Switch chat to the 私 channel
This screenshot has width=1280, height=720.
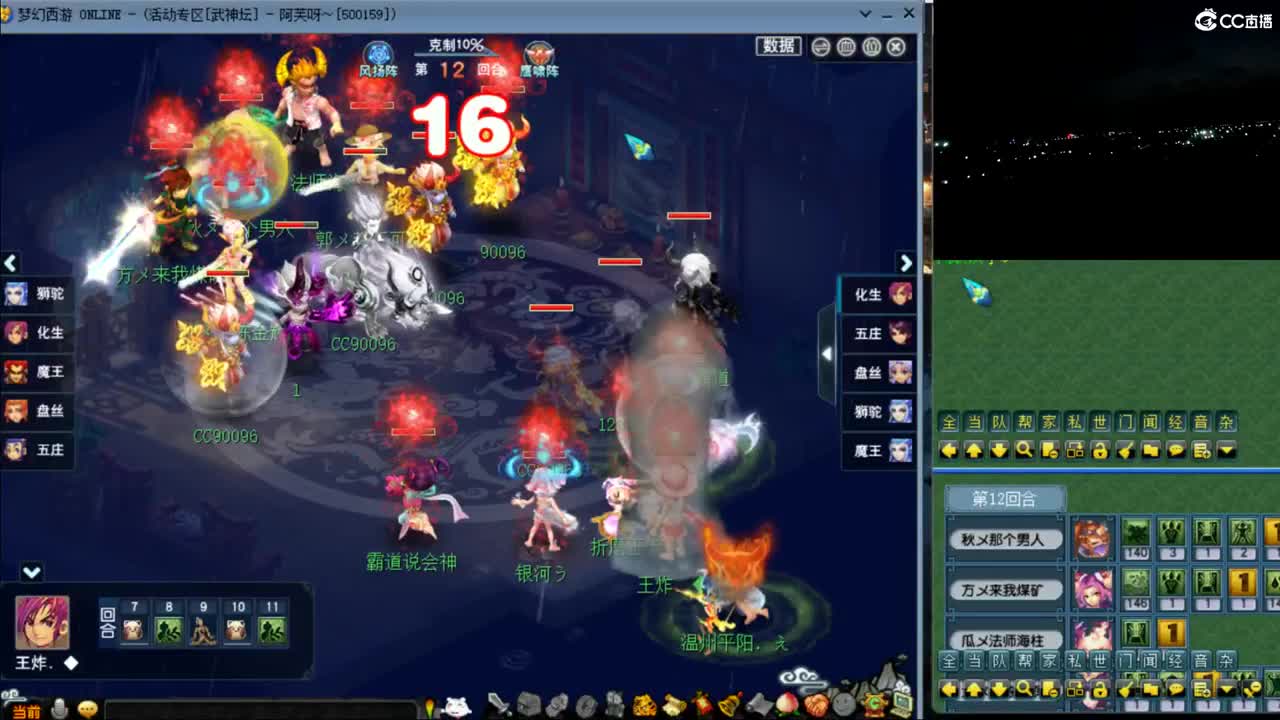point(1074,422)
